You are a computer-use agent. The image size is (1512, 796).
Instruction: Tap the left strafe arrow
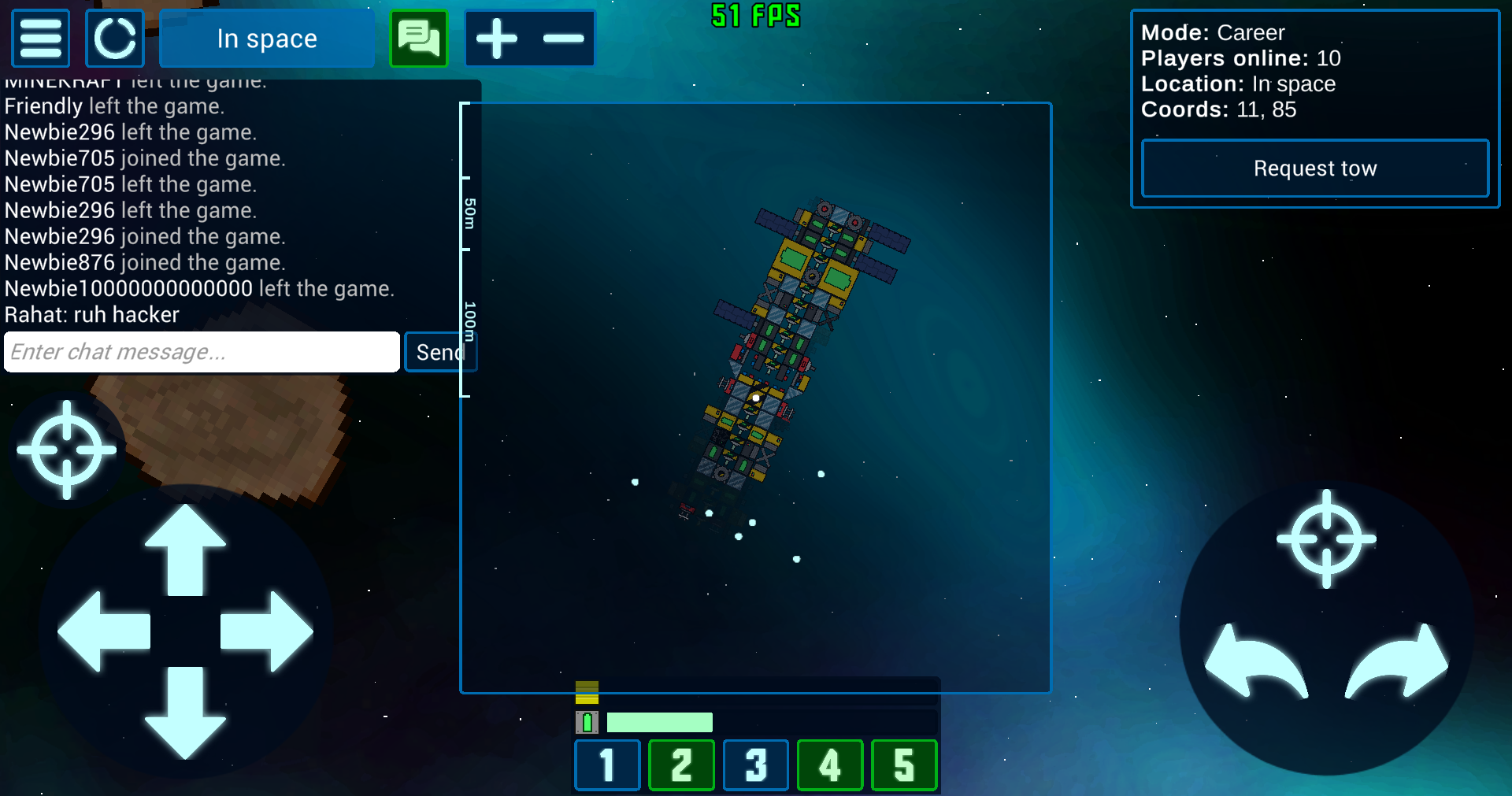point(102,631)
